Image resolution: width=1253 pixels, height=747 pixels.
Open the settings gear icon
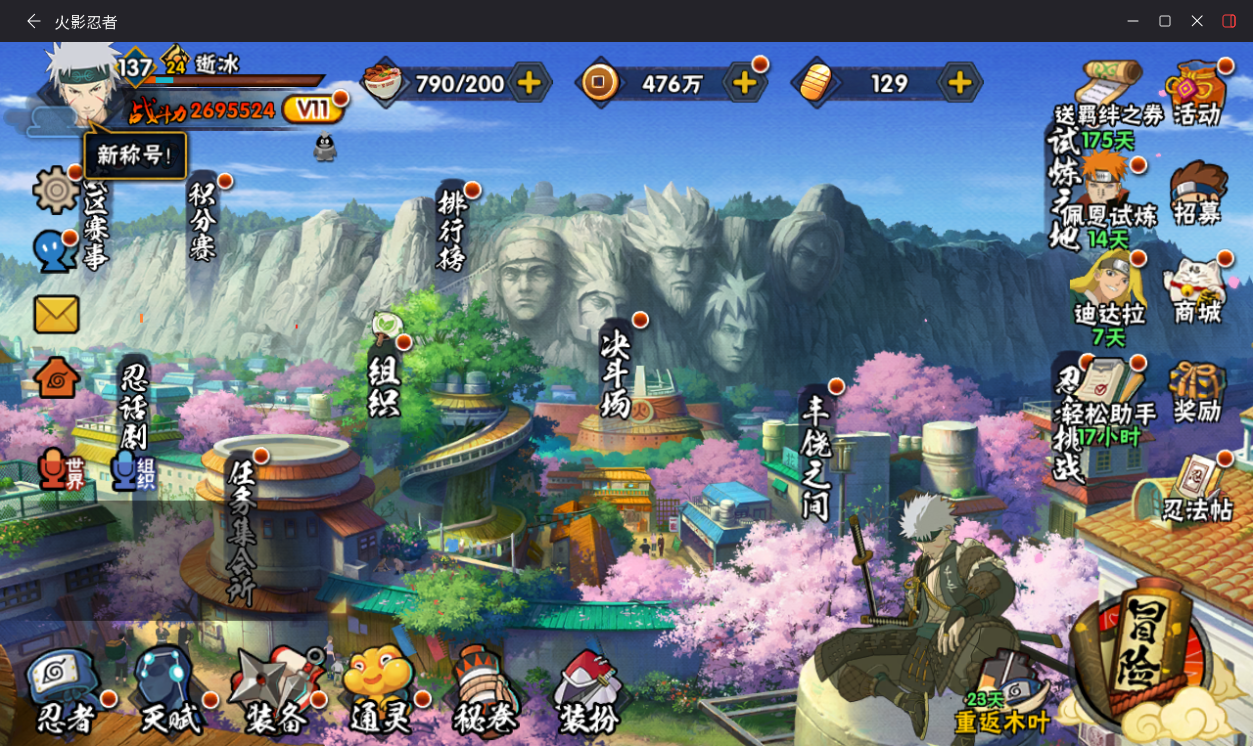point(56,190)
